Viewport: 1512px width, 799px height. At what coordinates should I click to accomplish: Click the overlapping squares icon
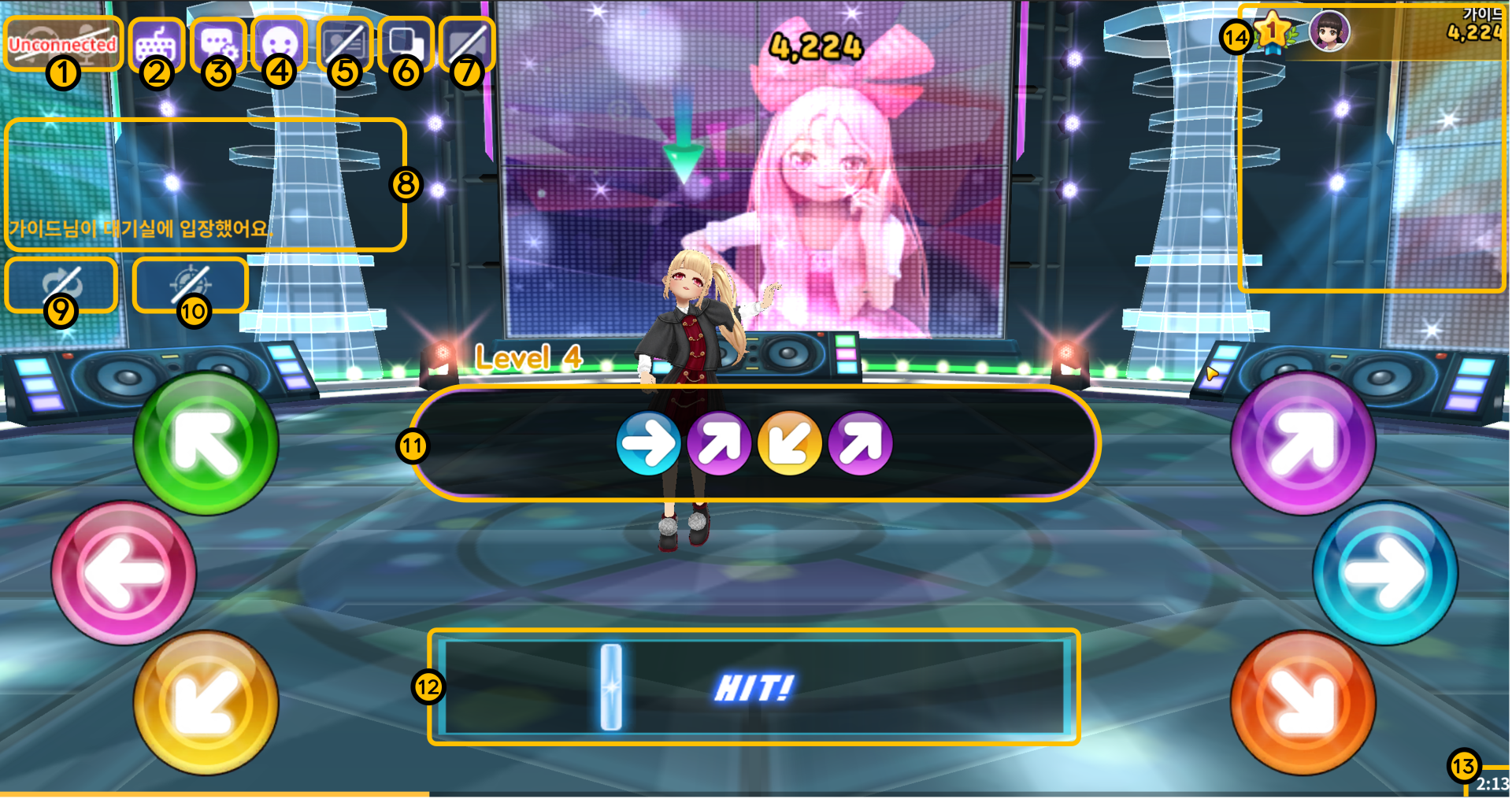coord(406,43)
